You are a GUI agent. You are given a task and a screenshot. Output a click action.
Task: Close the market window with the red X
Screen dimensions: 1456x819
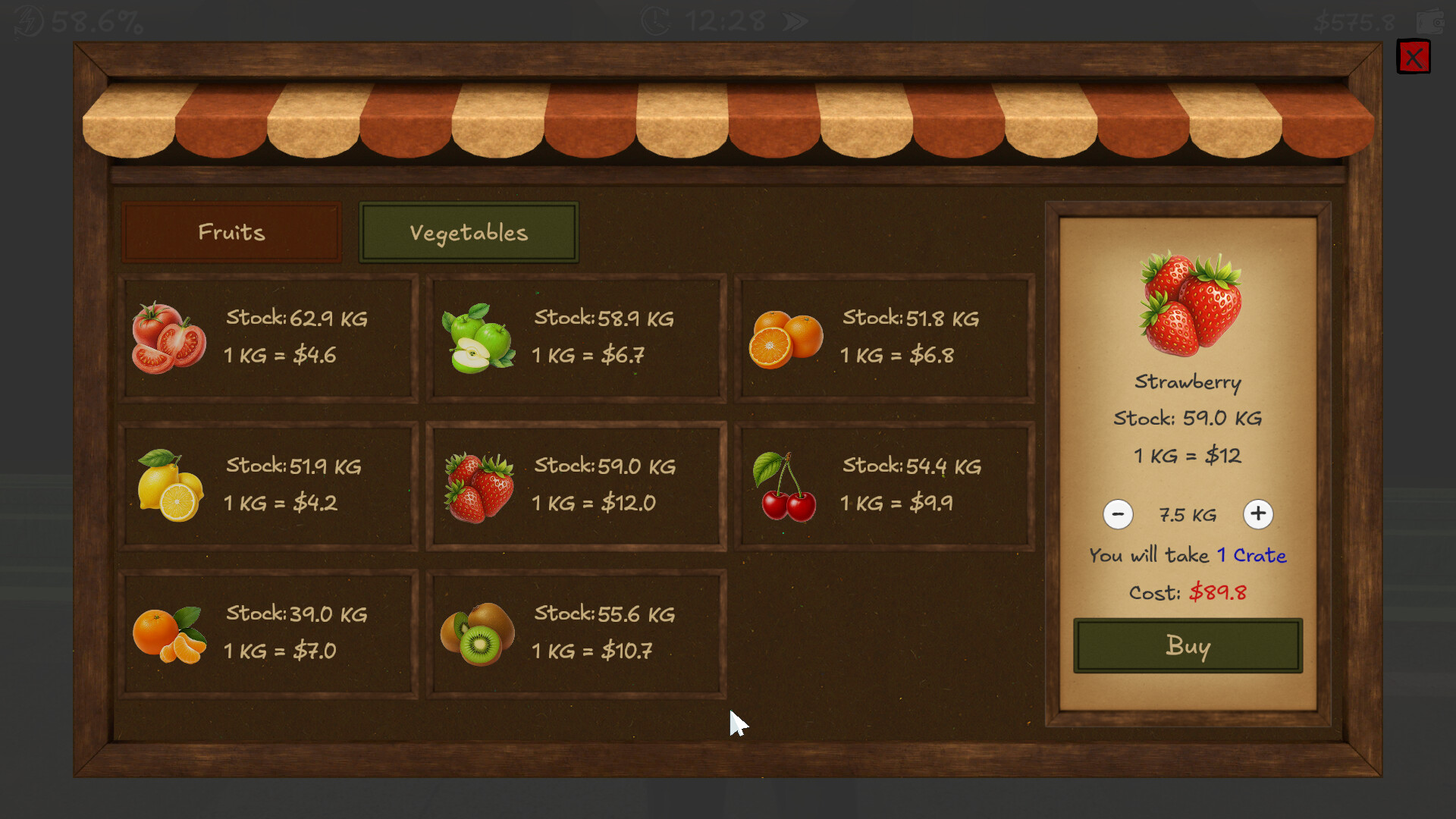(x=1413, y=57)
